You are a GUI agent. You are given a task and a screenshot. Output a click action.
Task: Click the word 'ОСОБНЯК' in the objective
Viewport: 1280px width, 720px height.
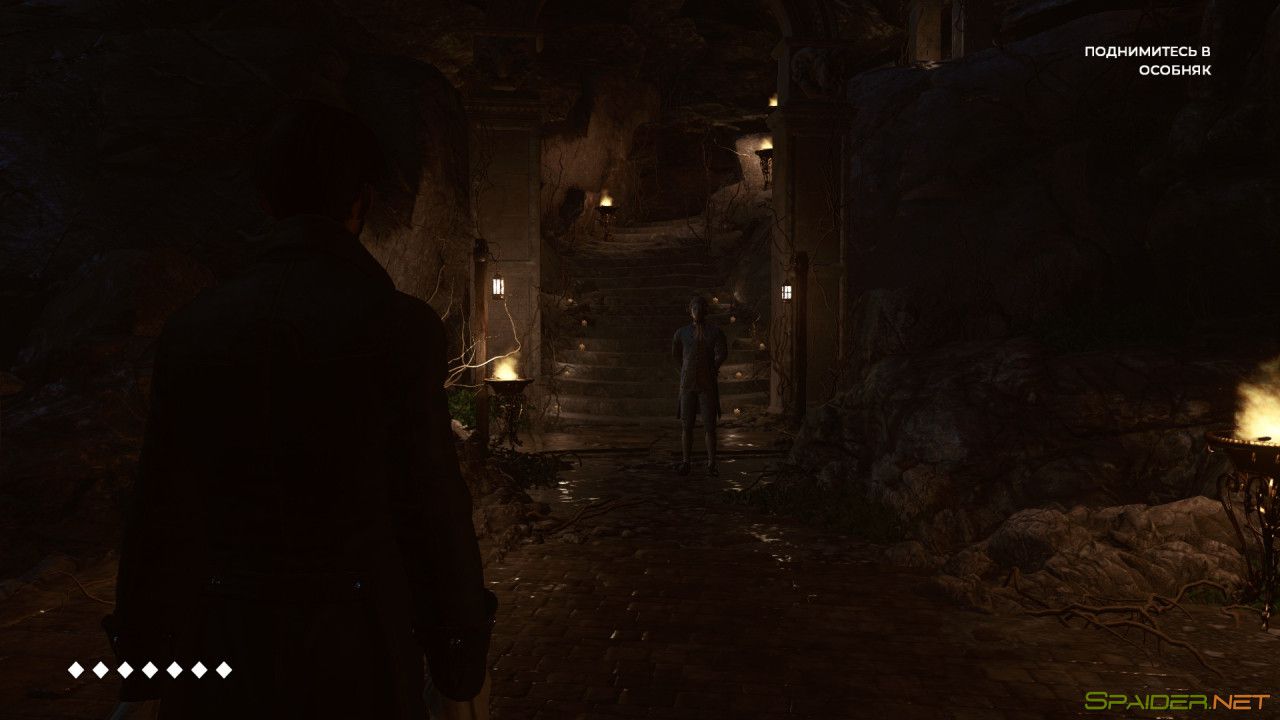click(x=1176, y=71)
